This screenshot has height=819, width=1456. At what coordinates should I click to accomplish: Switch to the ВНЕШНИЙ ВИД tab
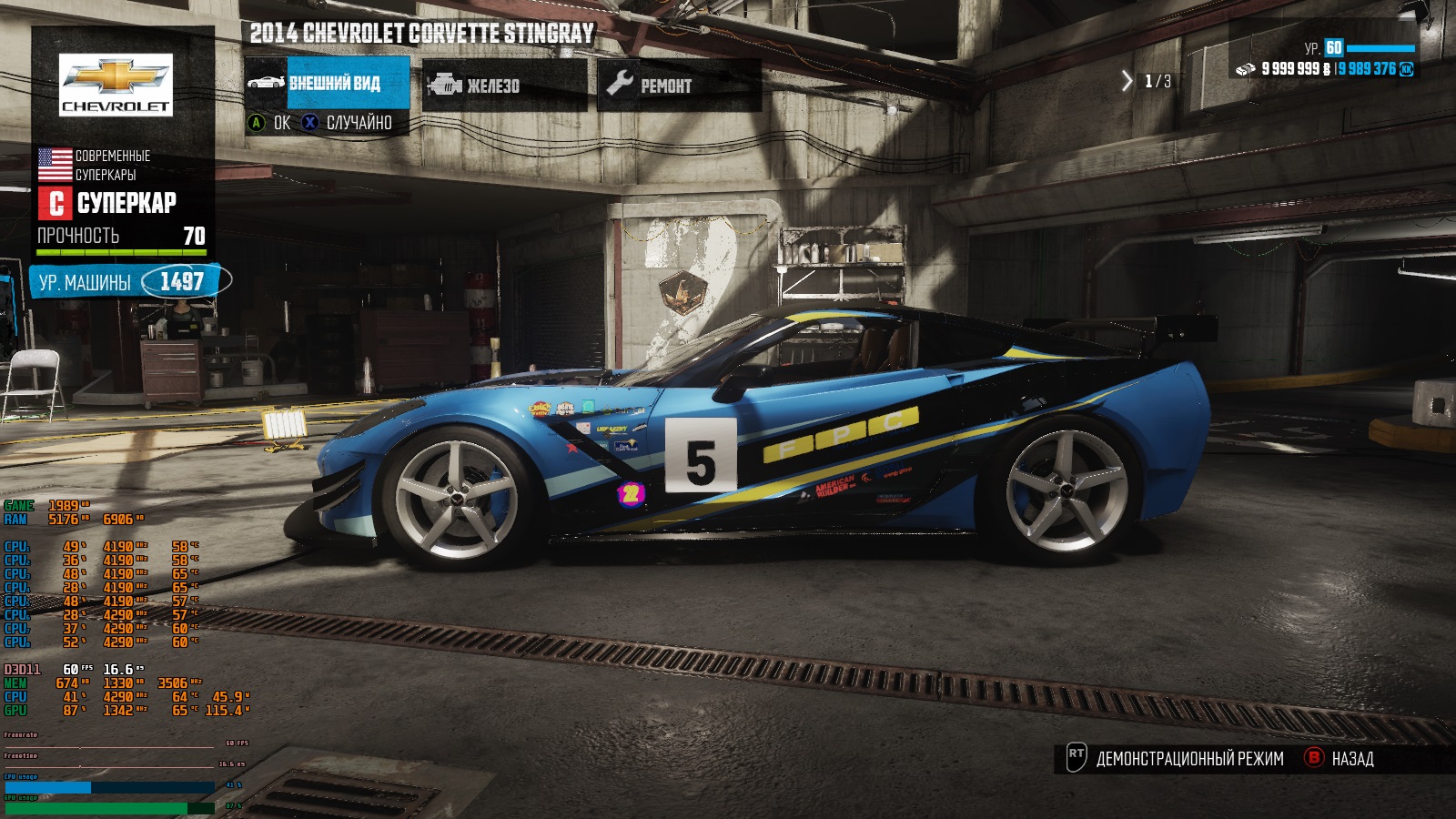[329, 84]
